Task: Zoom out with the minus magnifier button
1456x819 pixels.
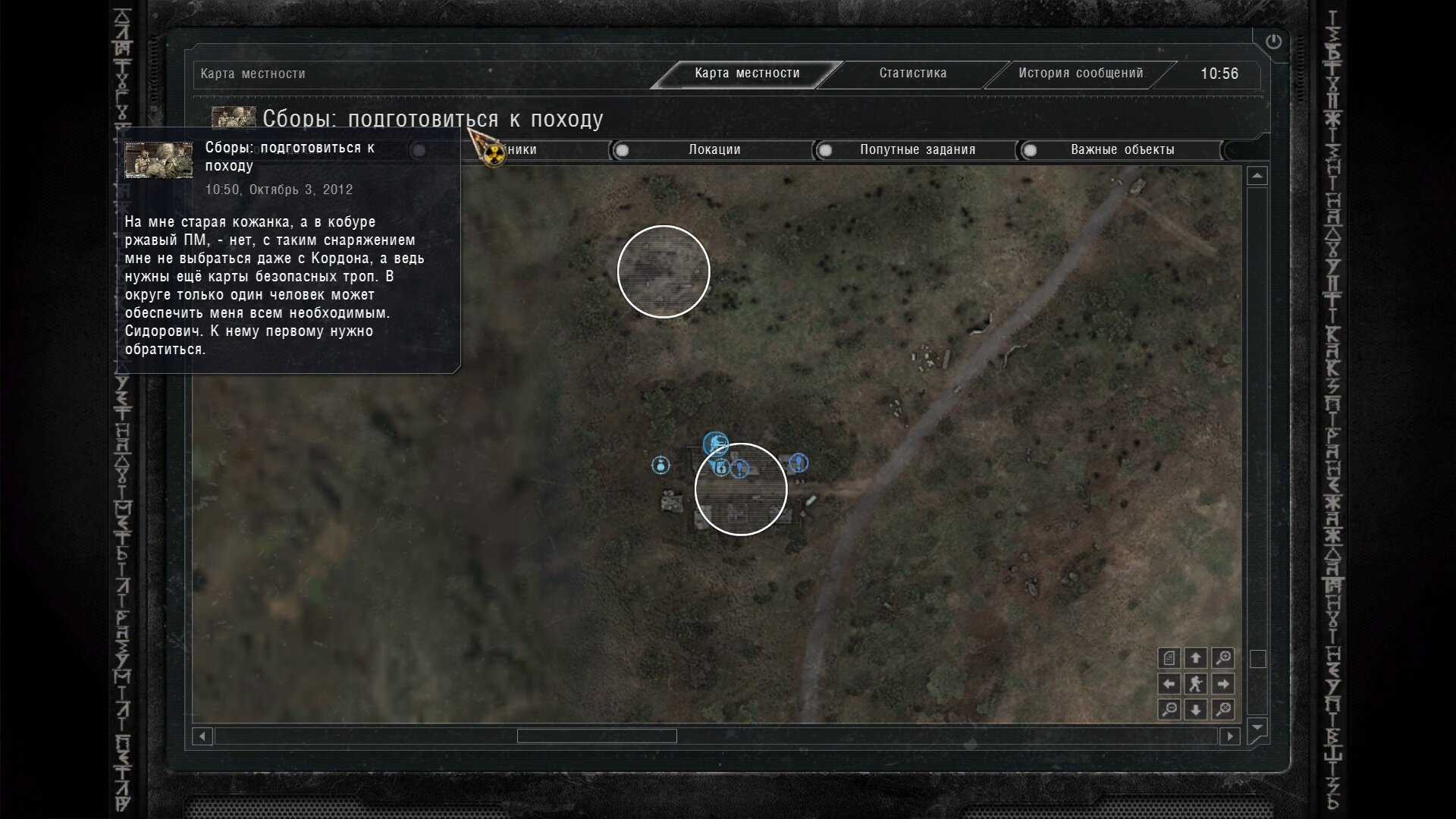Action: pyautogui.click(x=1169, y=710)
